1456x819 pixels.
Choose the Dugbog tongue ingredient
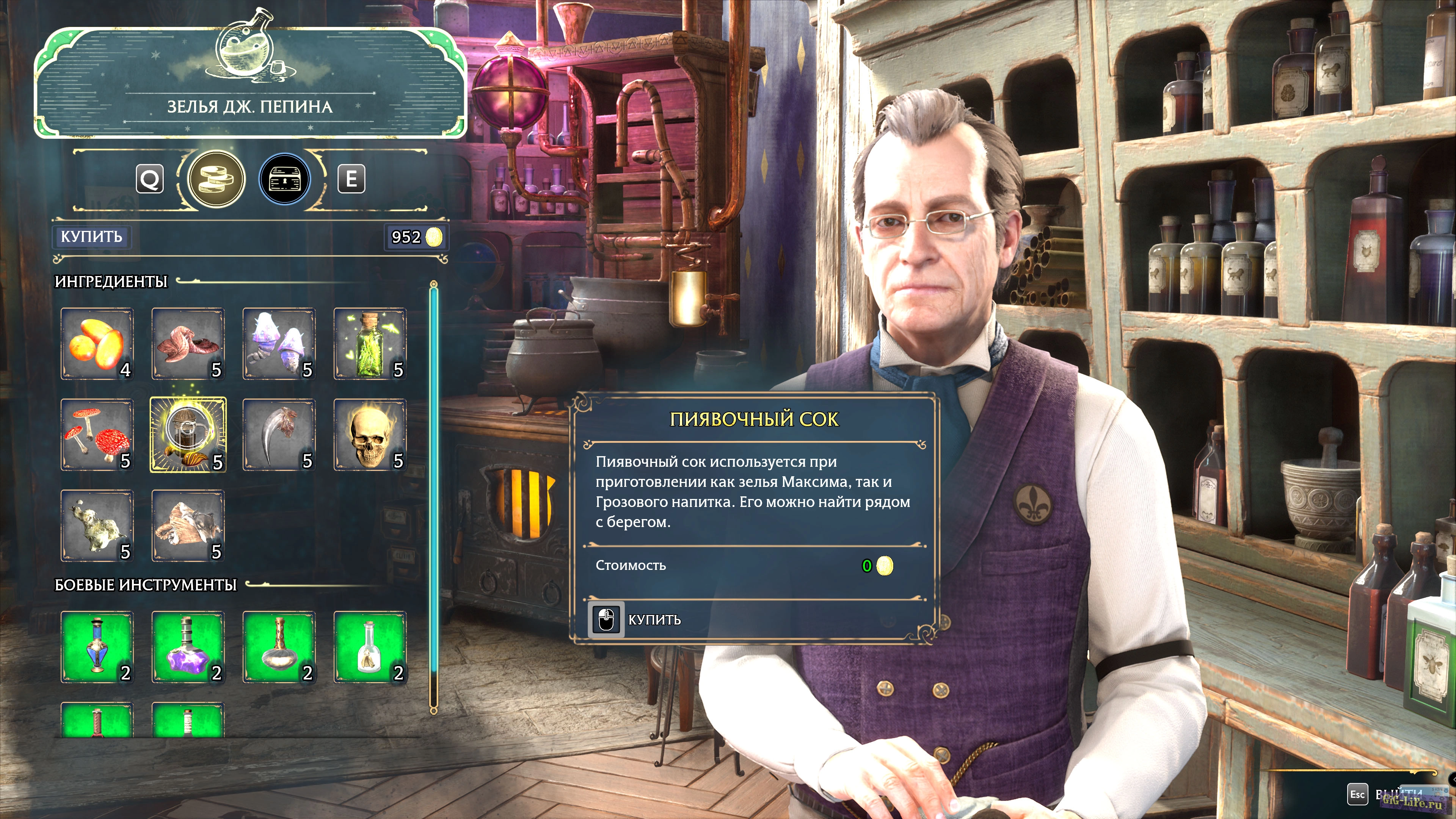click(x=188, y=344)
